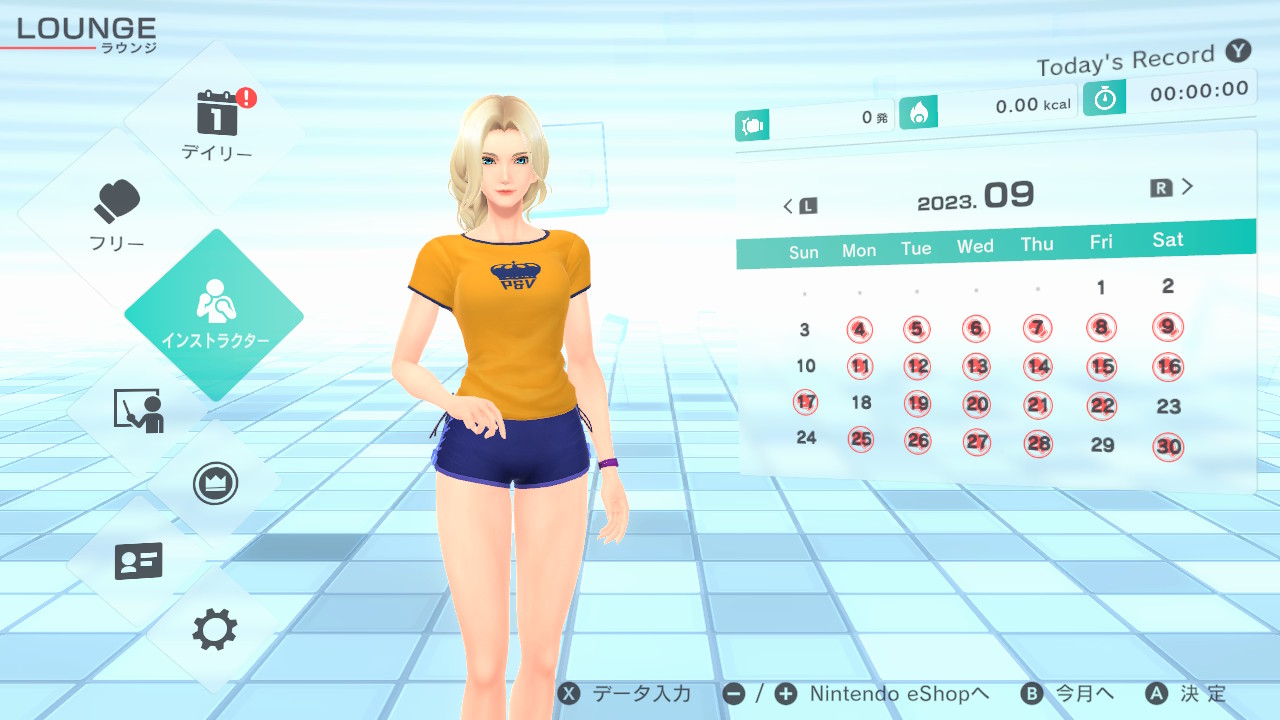Image resolution: width=1280 pixels, height=720 pixels.
Task: Open the crown achievements menu tile
Action: pyautogui.click(x=214, y=484)
